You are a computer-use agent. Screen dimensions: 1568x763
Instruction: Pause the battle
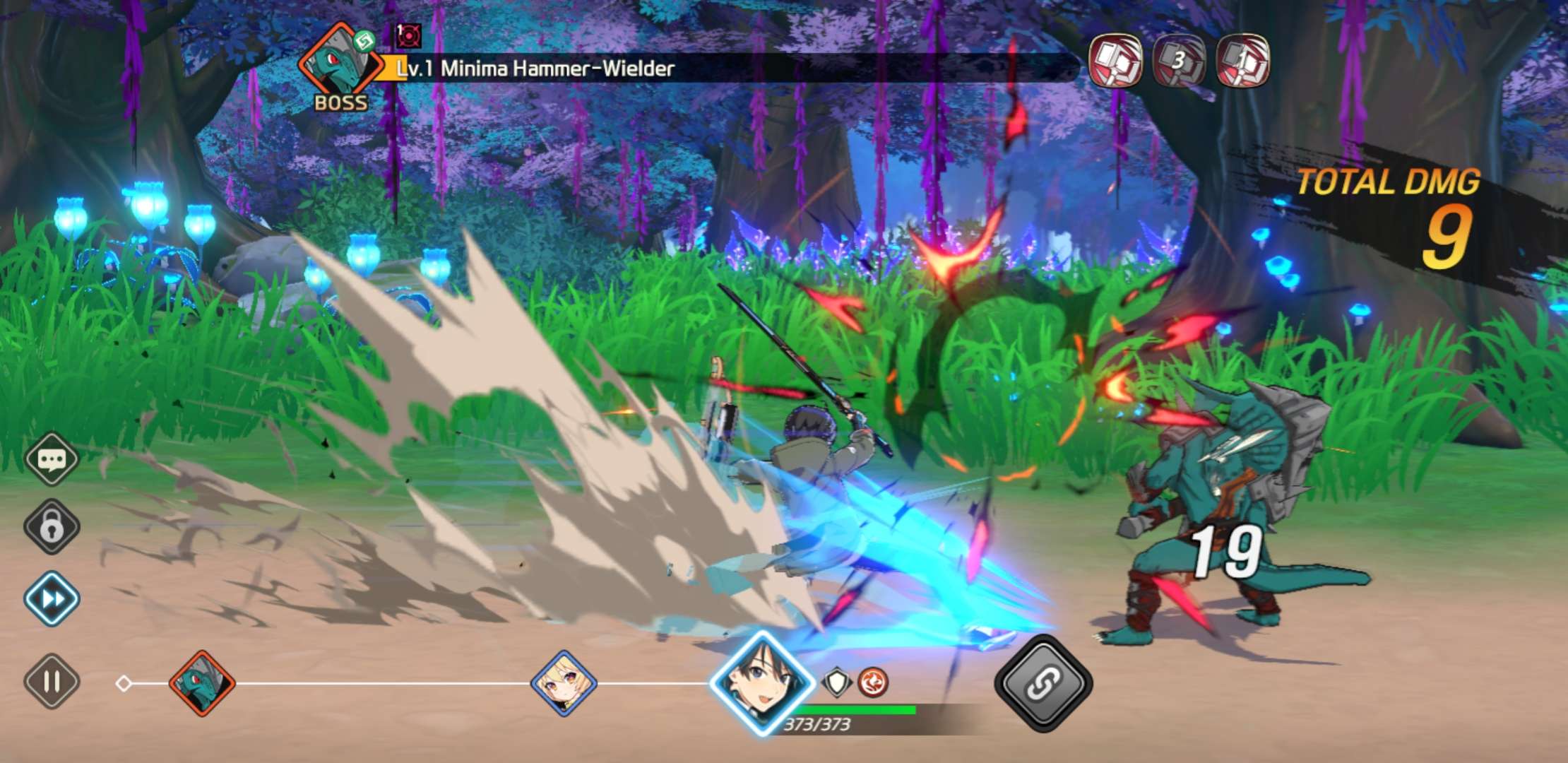pos(52,682)
